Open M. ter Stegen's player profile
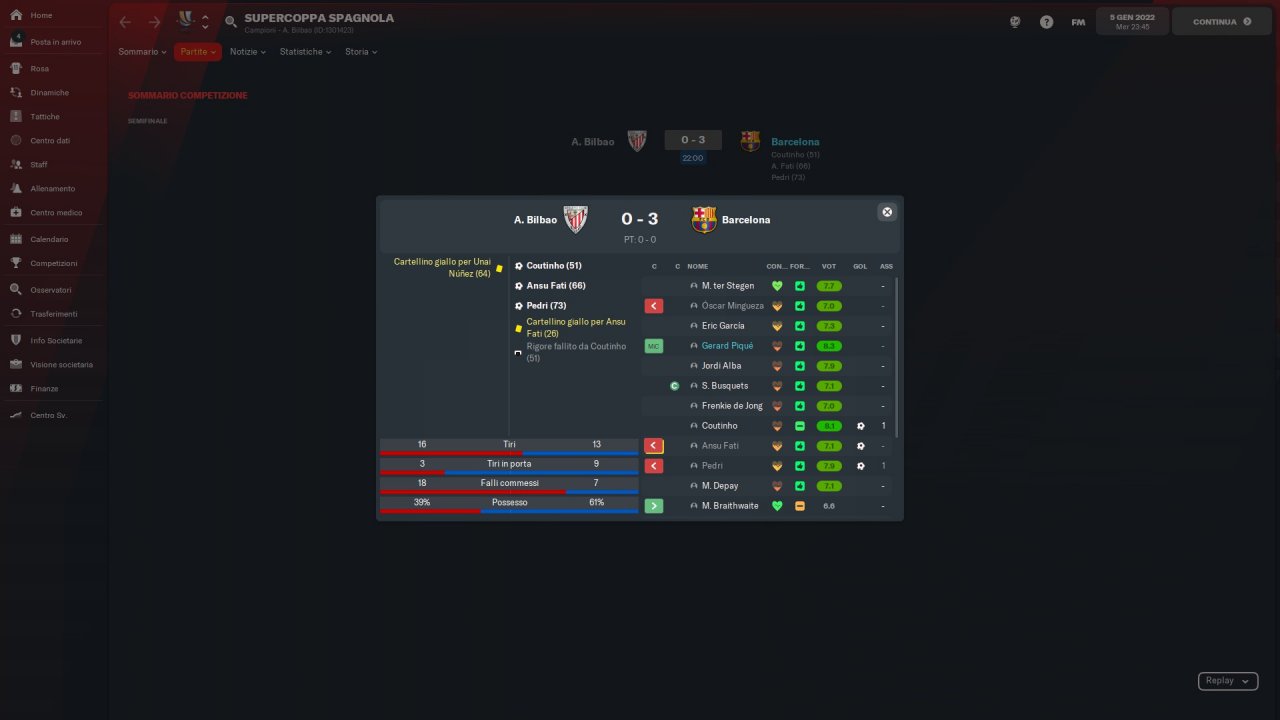 point(728,286)
